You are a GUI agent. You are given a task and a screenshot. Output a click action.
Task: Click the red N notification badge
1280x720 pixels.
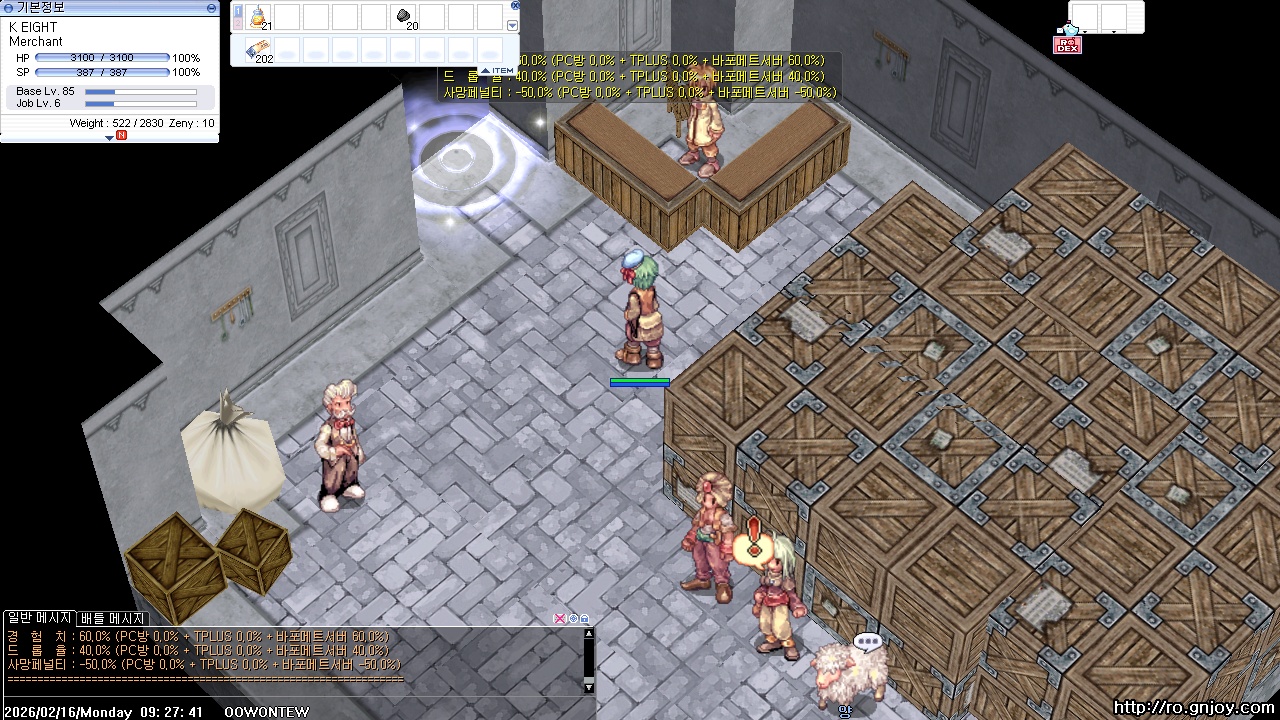click(122, 135)
